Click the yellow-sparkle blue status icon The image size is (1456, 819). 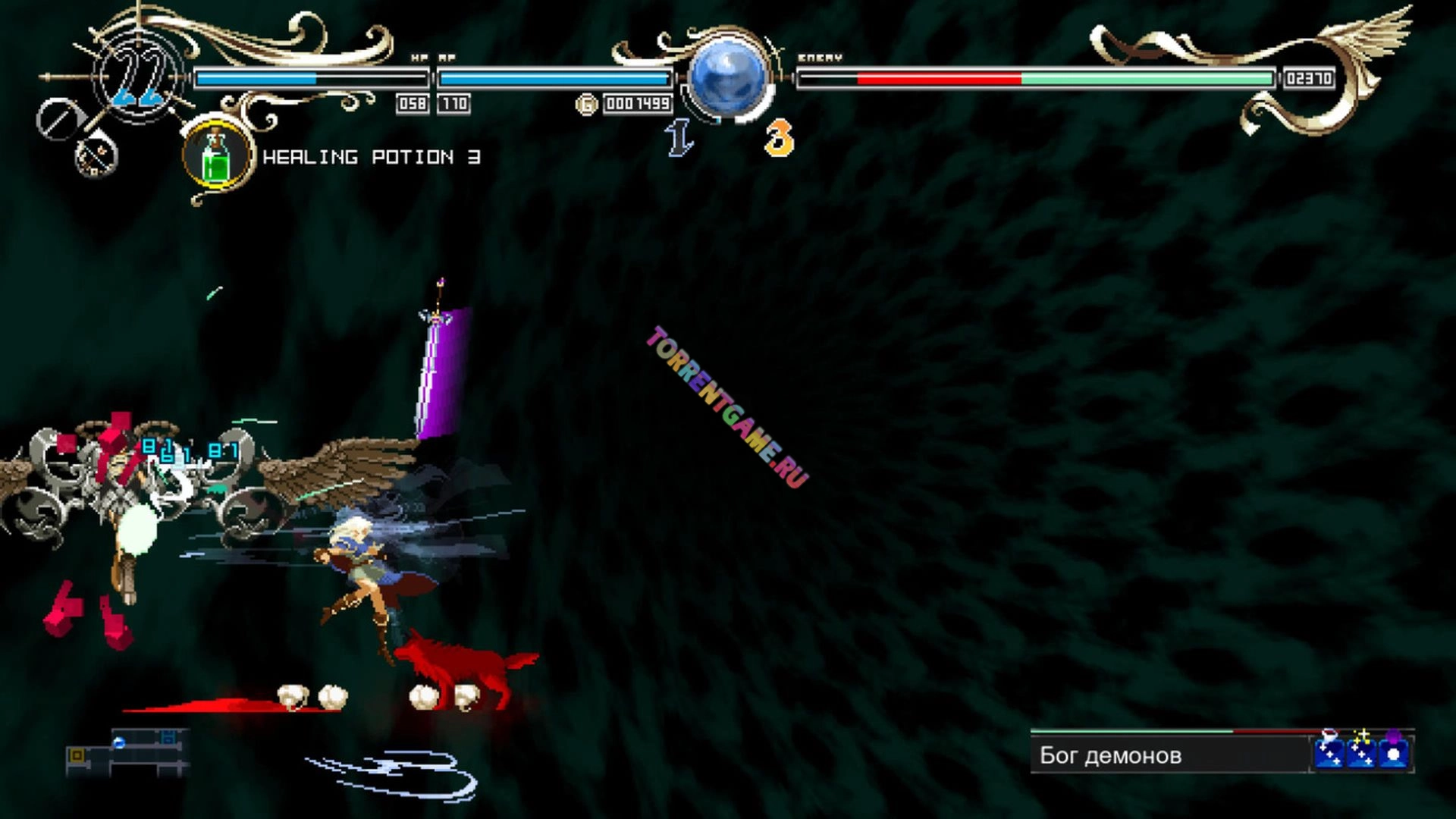coord(1362,751)
